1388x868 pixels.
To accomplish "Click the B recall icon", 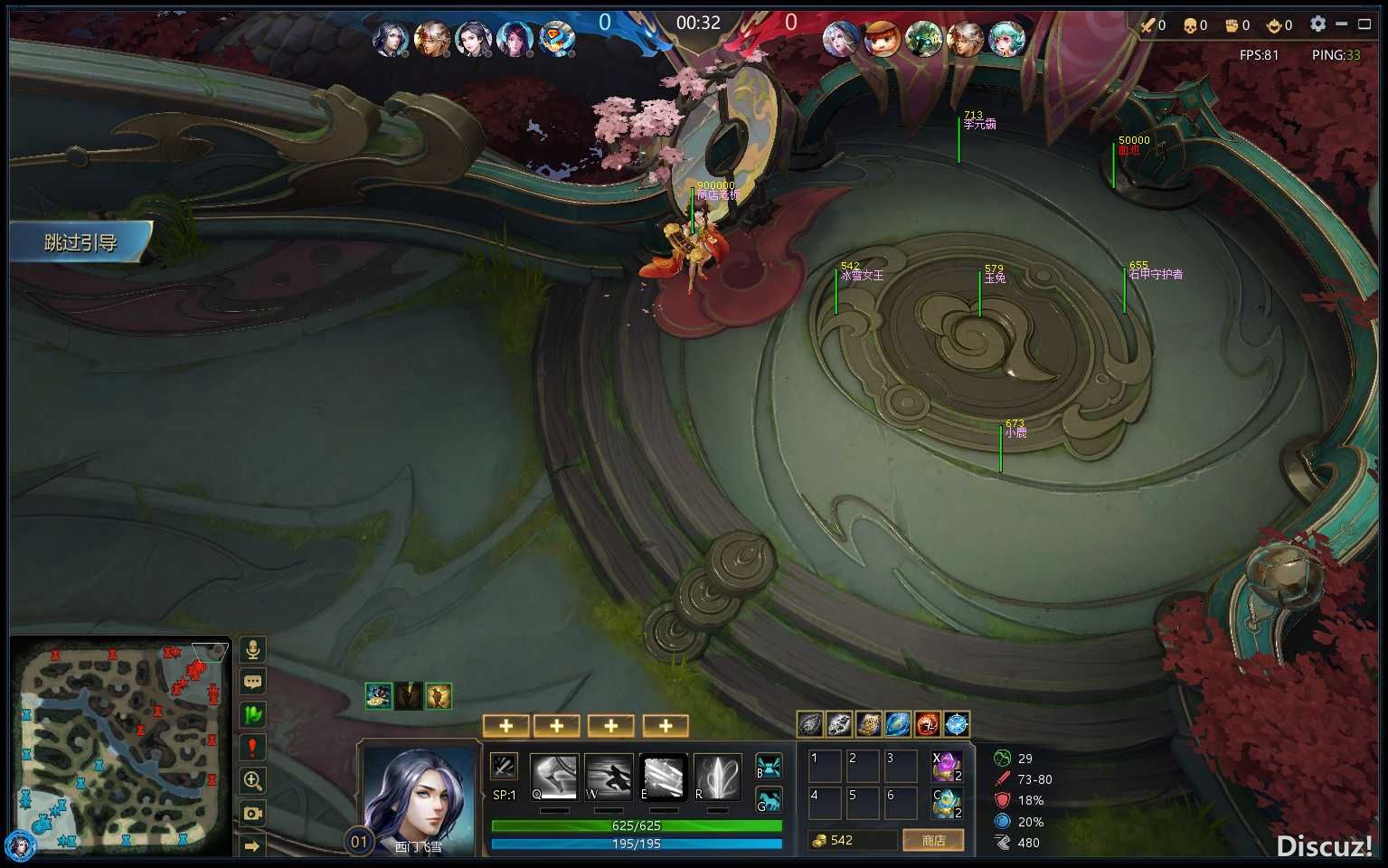I will [x=769, y=767].
